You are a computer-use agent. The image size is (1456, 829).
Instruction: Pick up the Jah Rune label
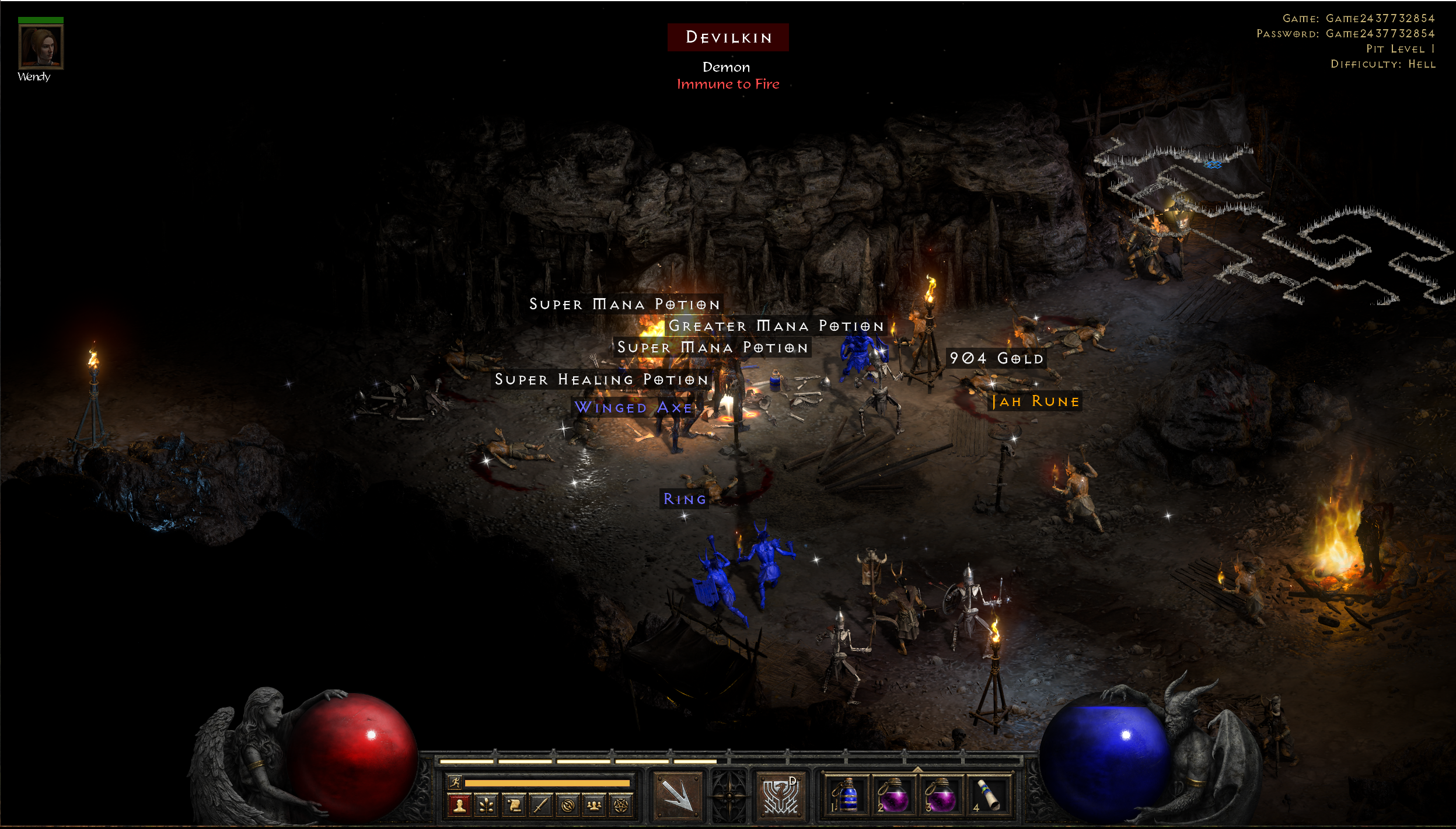point(1036,401)
